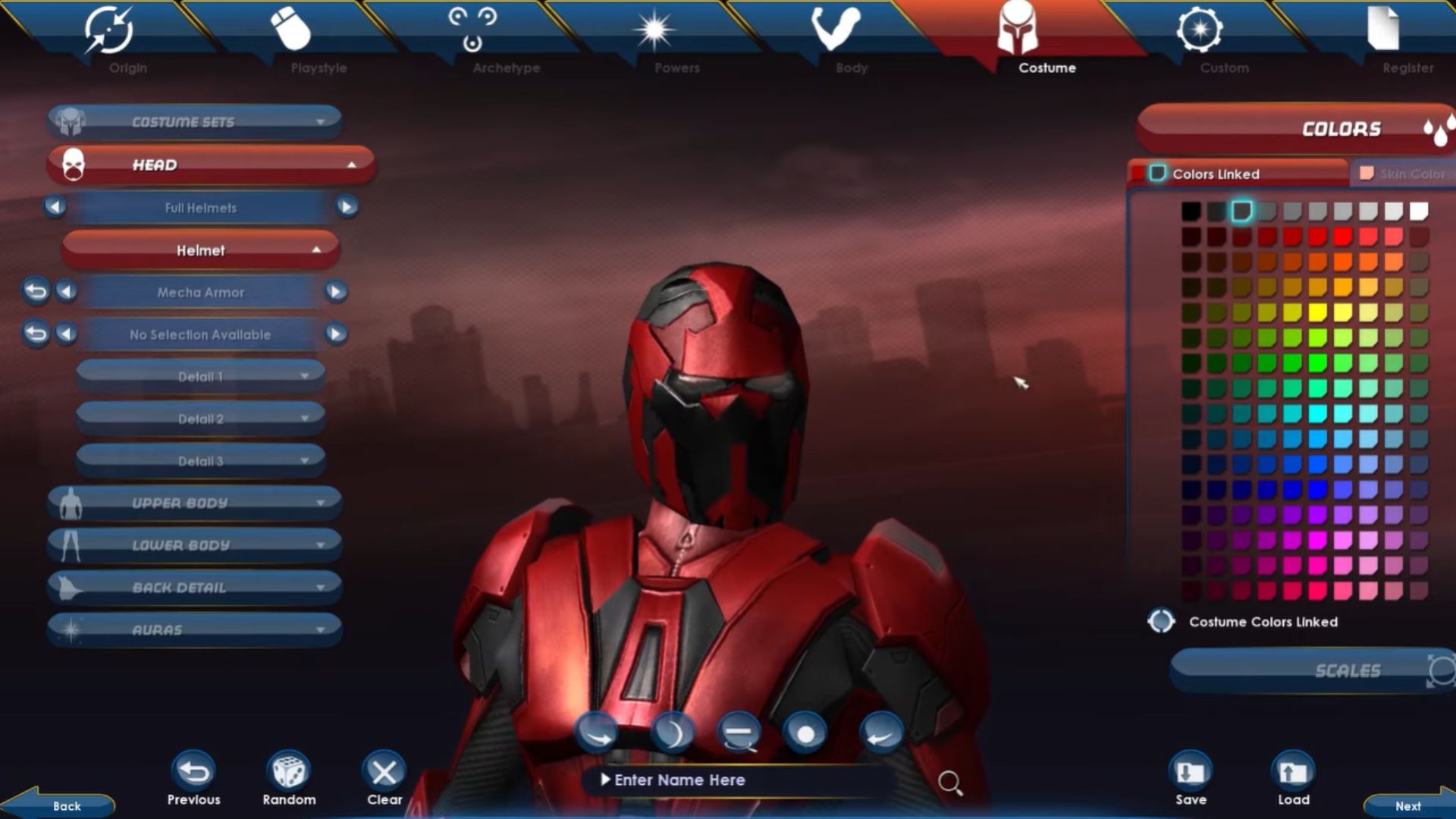Choose next option after Full Helmets
Image resolution: width=1456 pixels, height=819 pixels.
coord(347,207)
